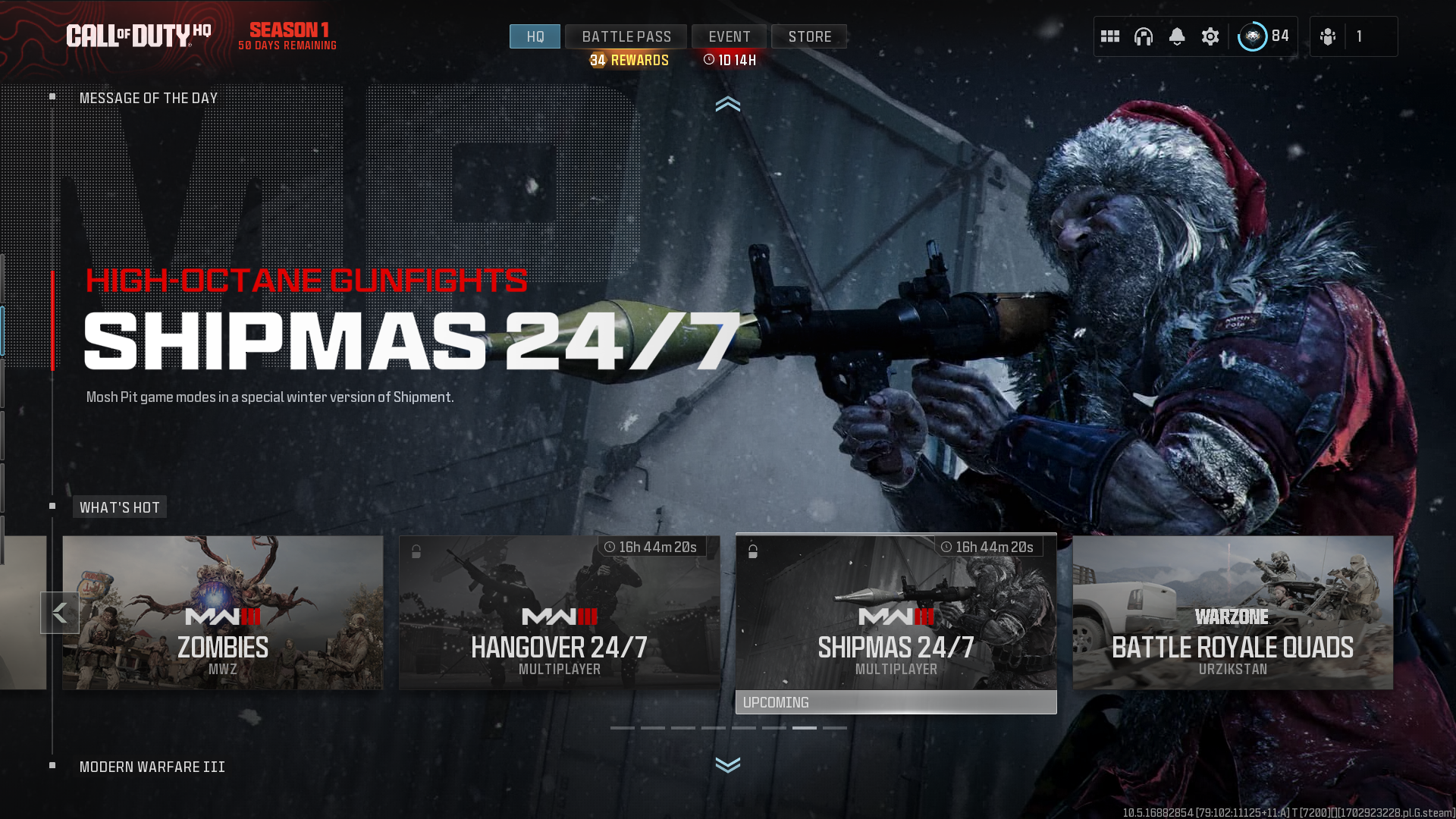Image resolution: width=1456 pixels, height=819 pixels.
Task: Open the Settings gear
Action: pyautogui.click(x=1210, y=36)
